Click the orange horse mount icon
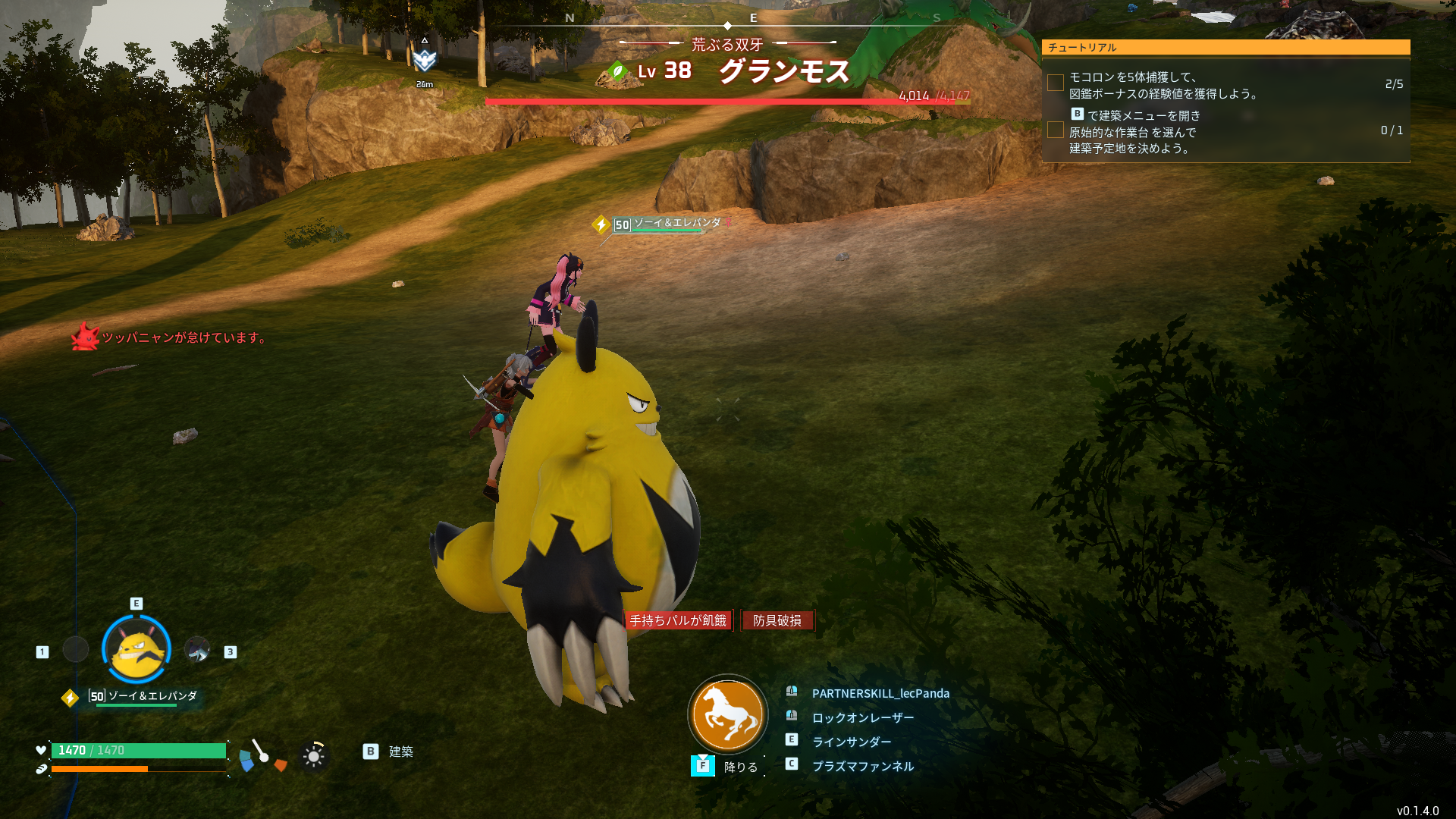This screenshot has width=1456, height=819. [728, 714]
